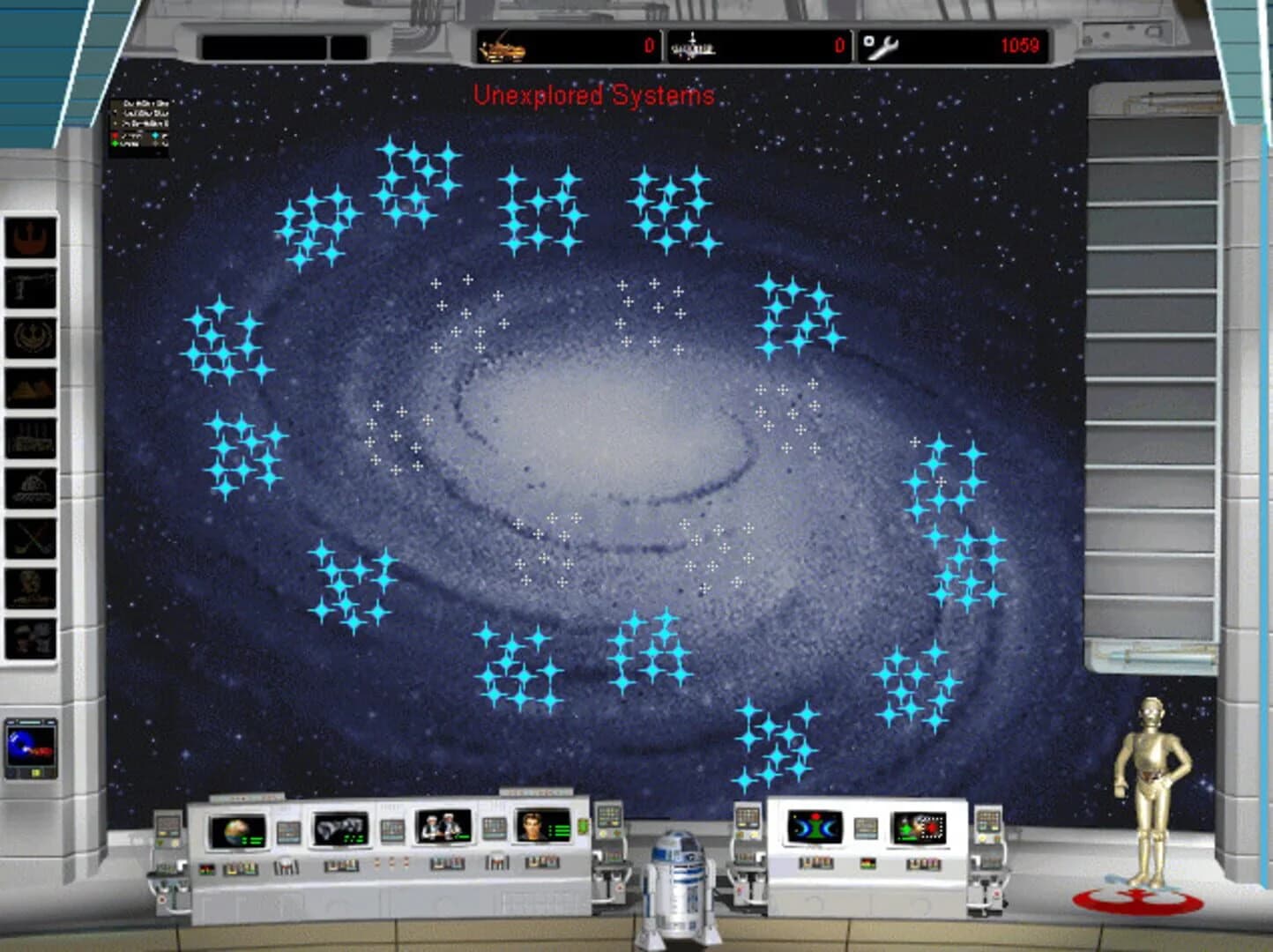Select the Rebel Alliance emblem icon
Screen dimensions: 1273x952
[28, 235]
